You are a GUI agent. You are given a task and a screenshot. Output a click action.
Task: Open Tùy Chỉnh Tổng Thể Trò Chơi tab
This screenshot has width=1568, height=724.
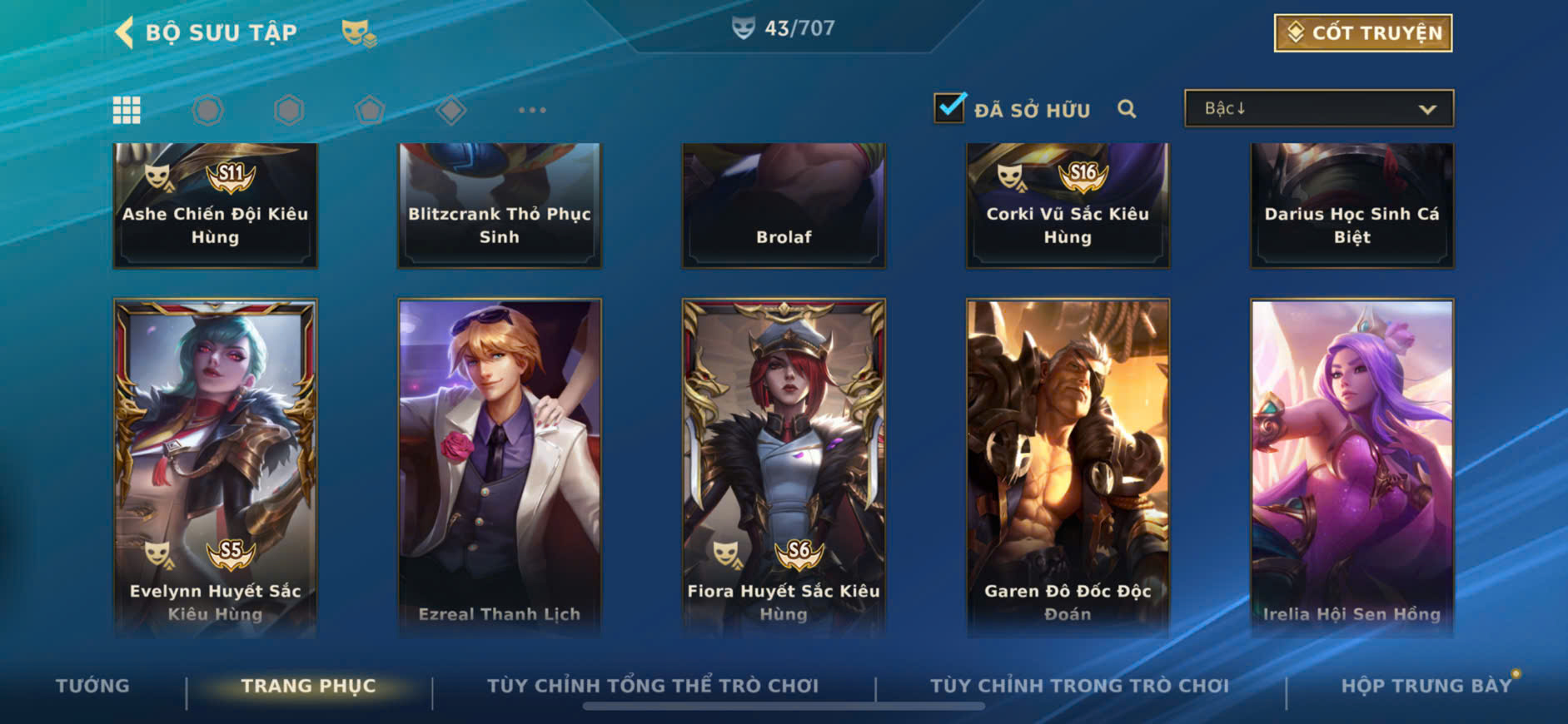tap(652, 686)
